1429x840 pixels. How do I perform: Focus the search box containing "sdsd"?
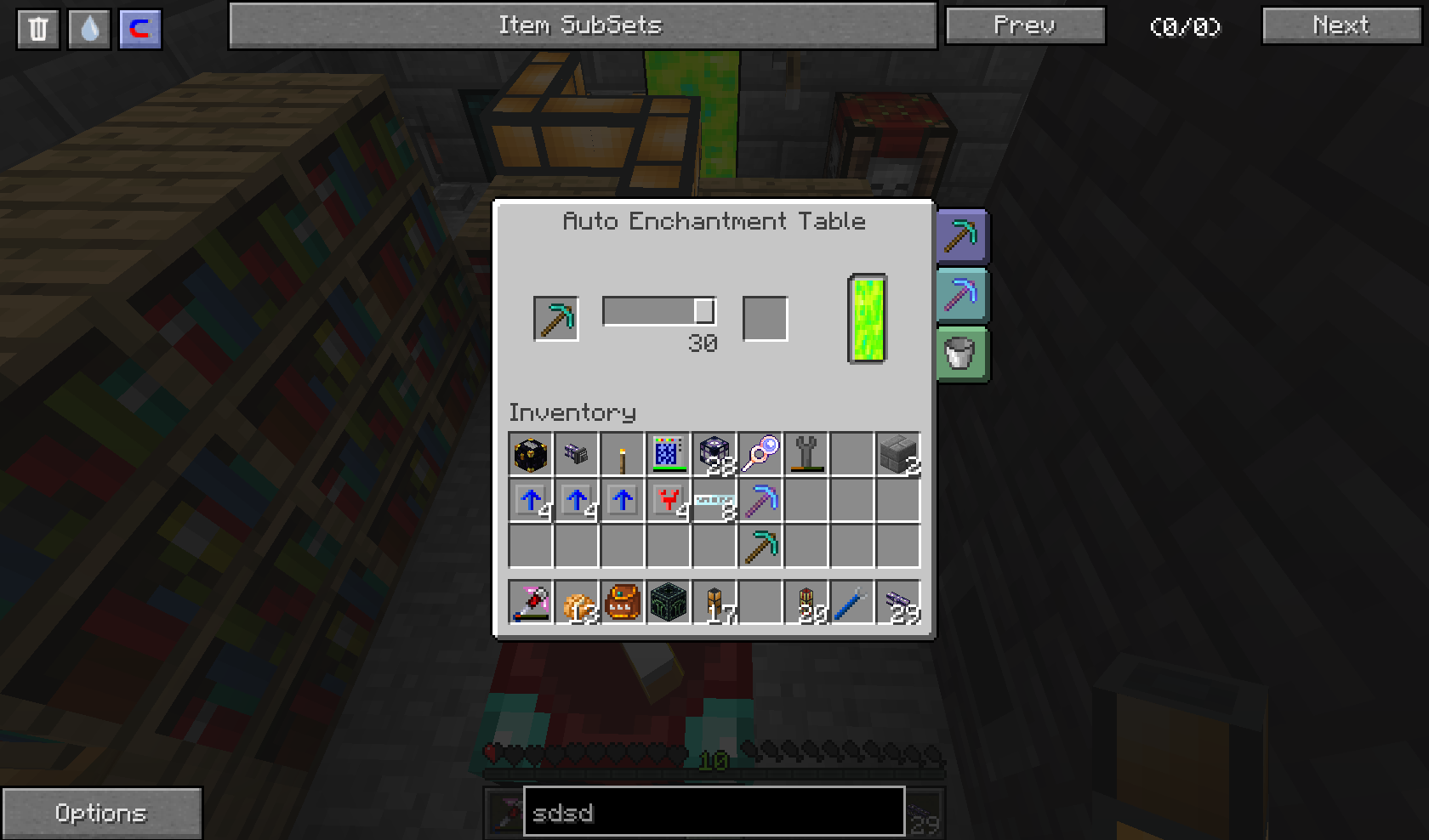click(x=714, y=812)
